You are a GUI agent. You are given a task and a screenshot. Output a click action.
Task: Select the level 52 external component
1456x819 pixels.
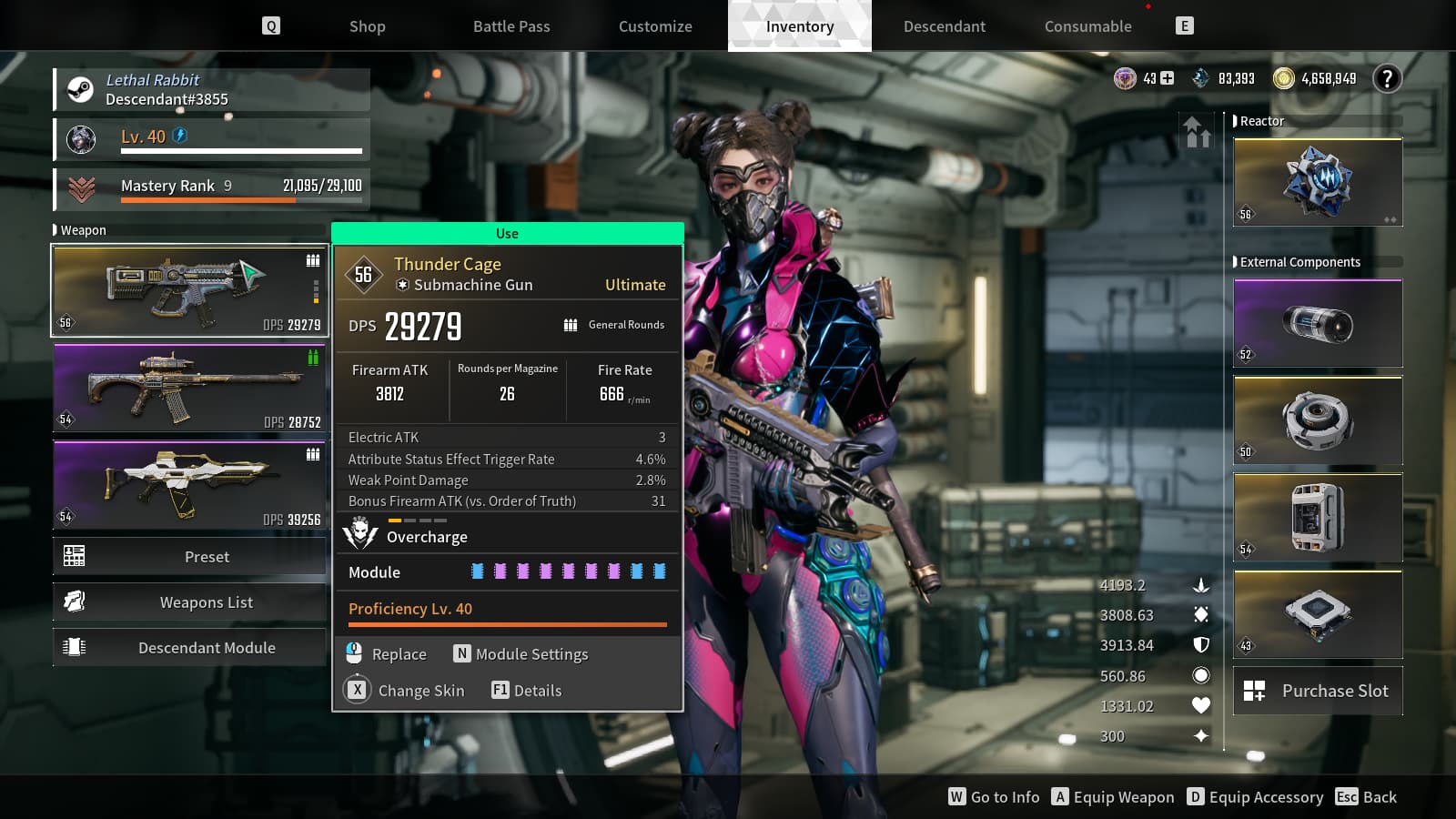1317,323
